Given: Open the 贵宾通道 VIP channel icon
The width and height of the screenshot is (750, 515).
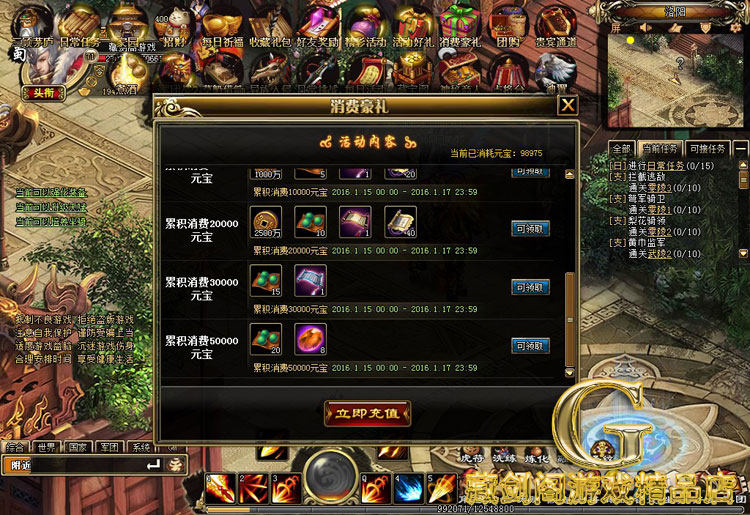Looking at the screenshot, I should point(555,27).
